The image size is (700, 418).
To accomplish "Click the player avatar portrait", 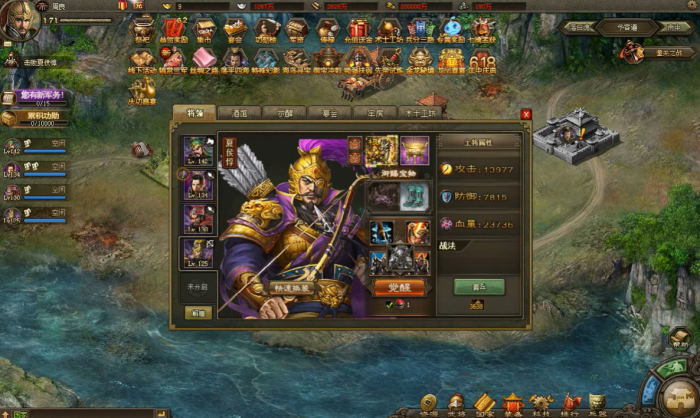I will pyautogui.click(x=16, y=22).
